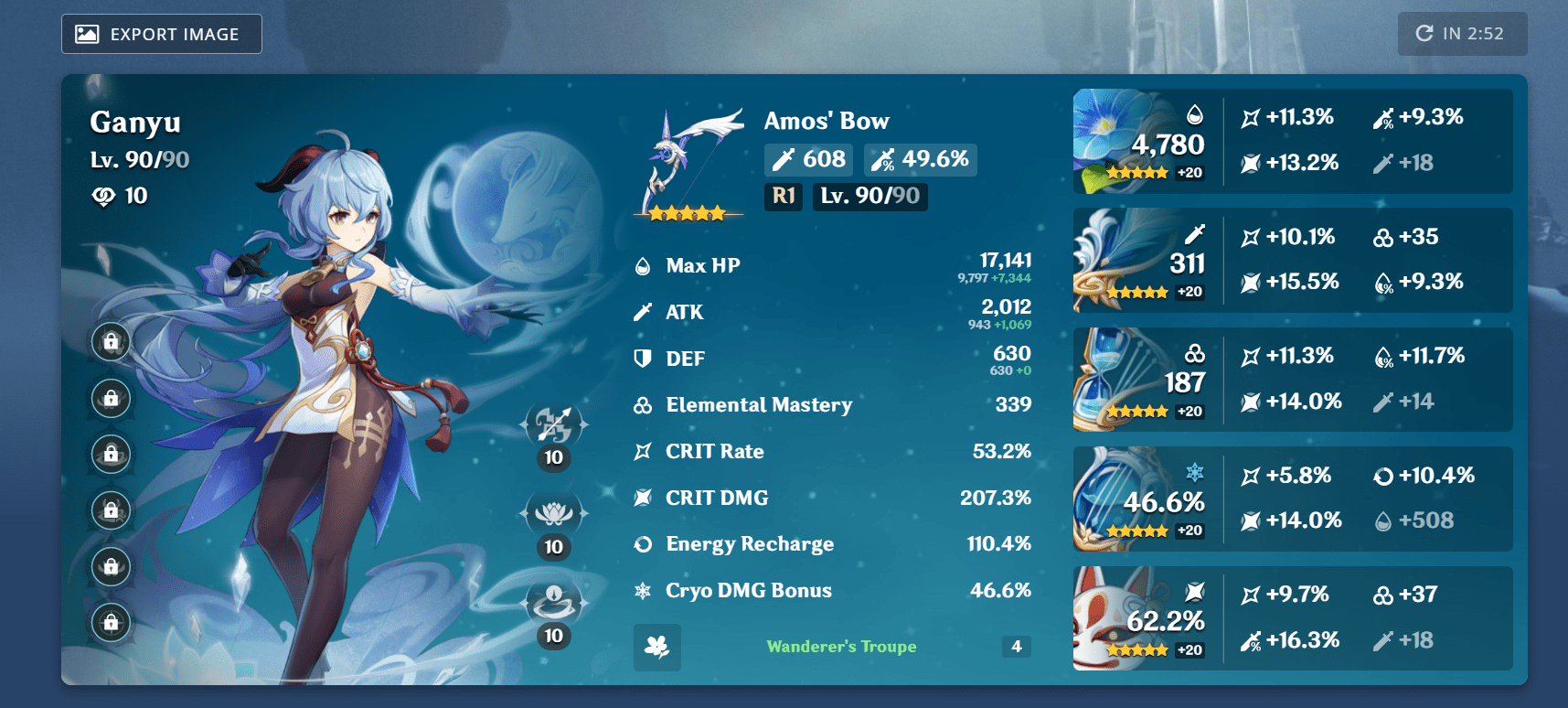Toggle the lock on the first constellation

pyautogui.click(x=111, y=341)
